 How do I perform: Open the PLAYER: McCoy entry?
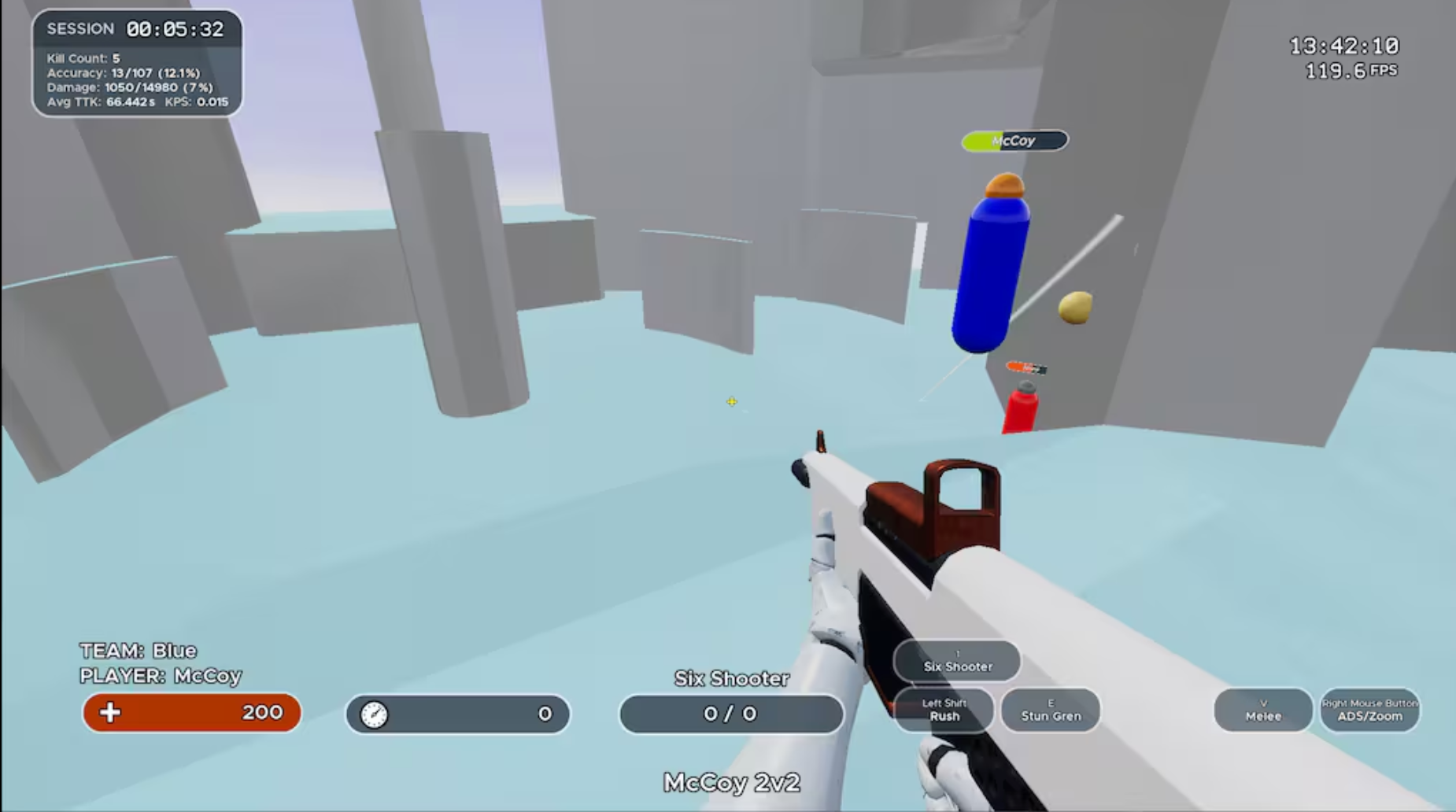coord(161,676)
